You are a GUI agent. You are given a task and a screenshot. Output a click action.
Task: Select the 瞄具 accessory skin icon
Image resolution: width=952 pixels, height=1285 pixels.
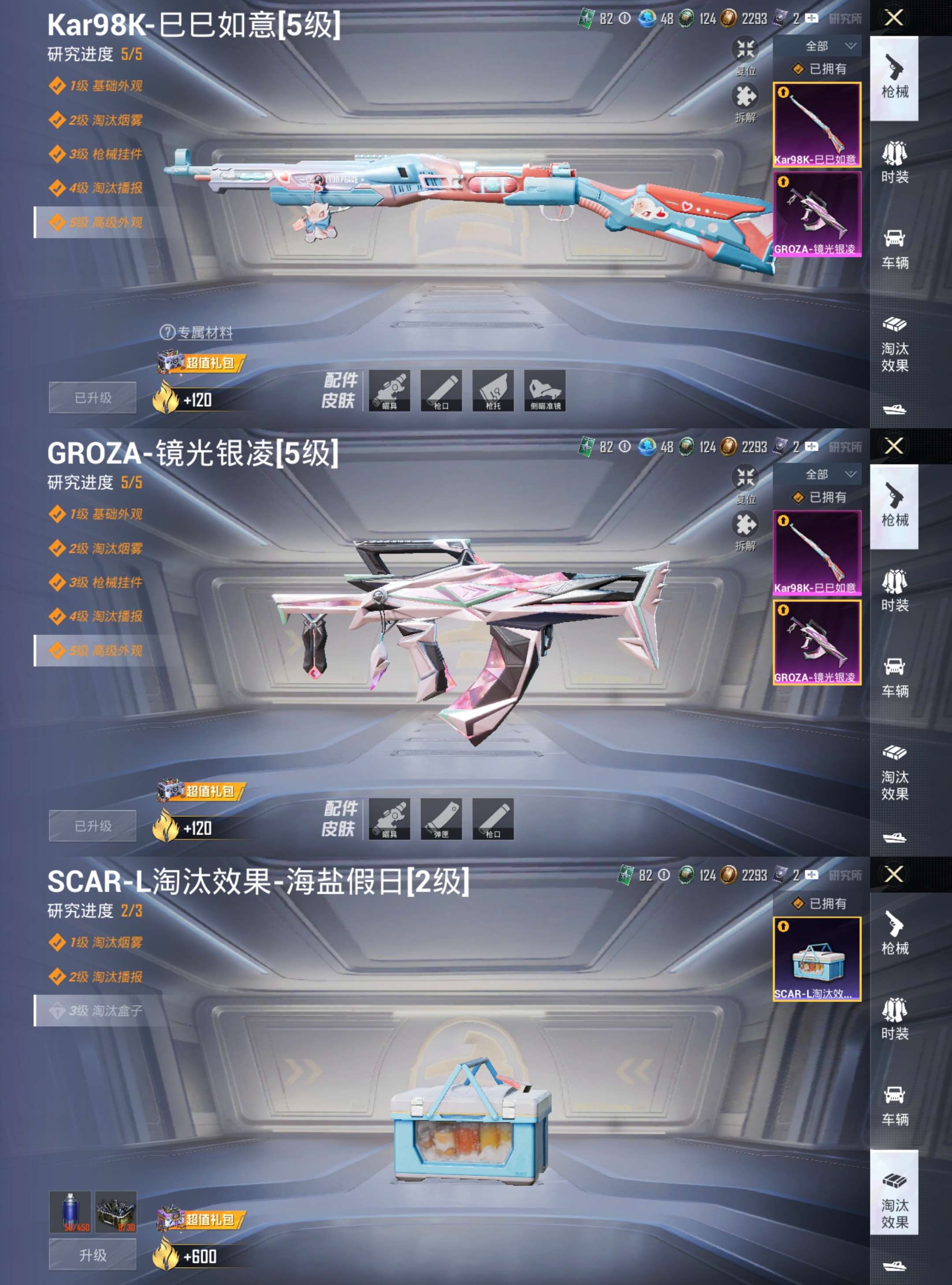[x=390, y=391]
